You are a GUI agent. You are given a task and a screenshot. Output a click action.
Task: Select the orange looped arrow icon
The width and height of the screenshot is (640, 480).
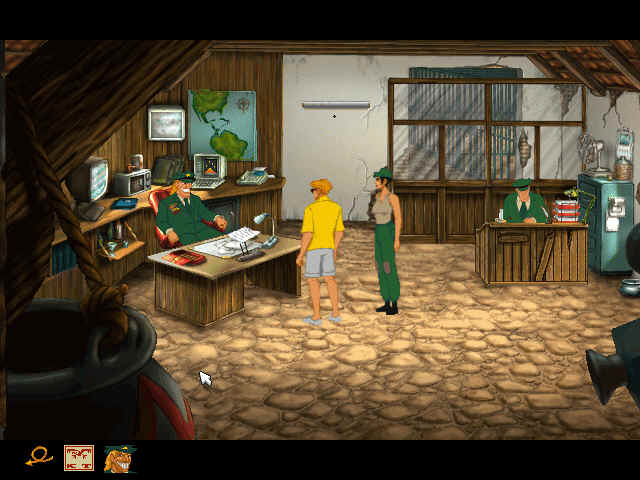39,458
